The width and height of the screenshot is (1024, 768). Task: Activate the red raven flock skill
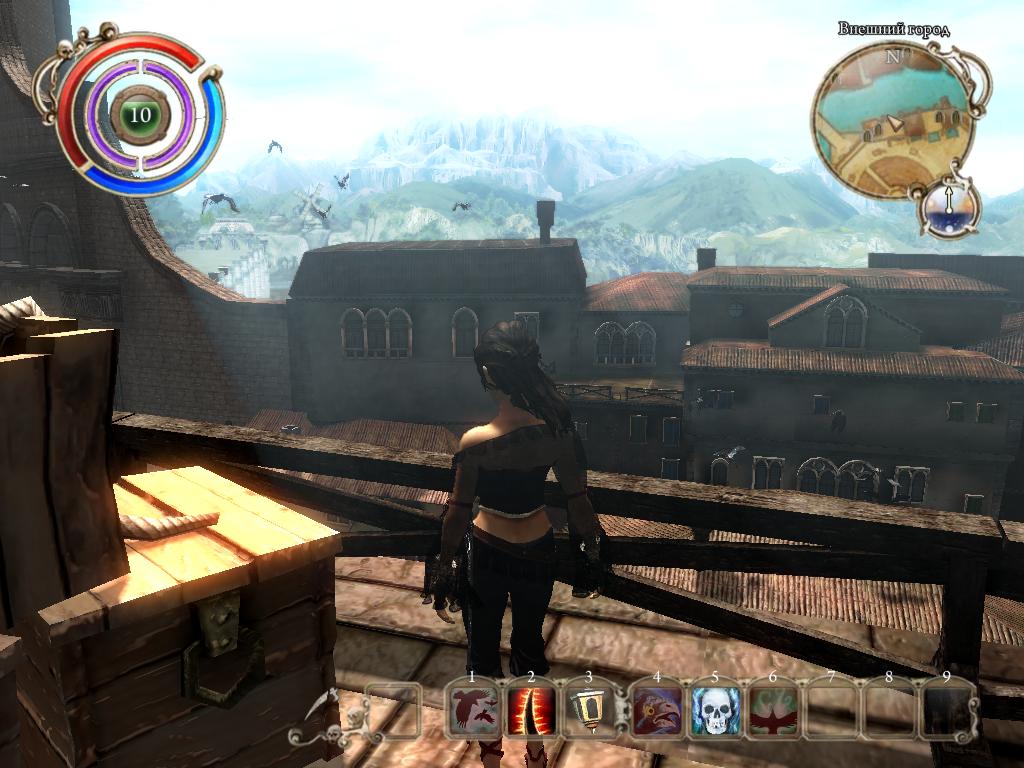coord(474,711)
